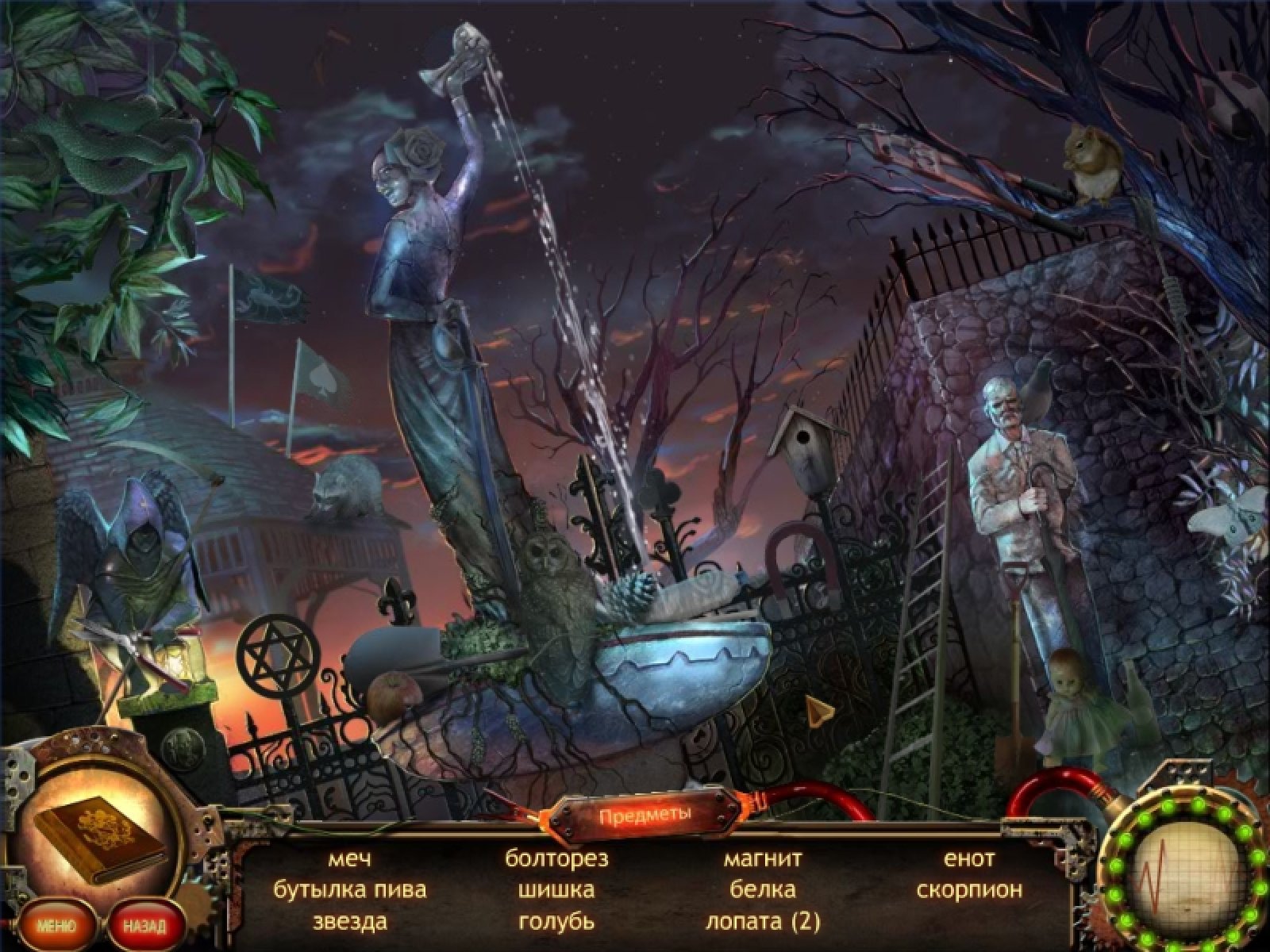Pick the белка list entry
Screen dimensions: 1270x952
(x=763, y=890)
